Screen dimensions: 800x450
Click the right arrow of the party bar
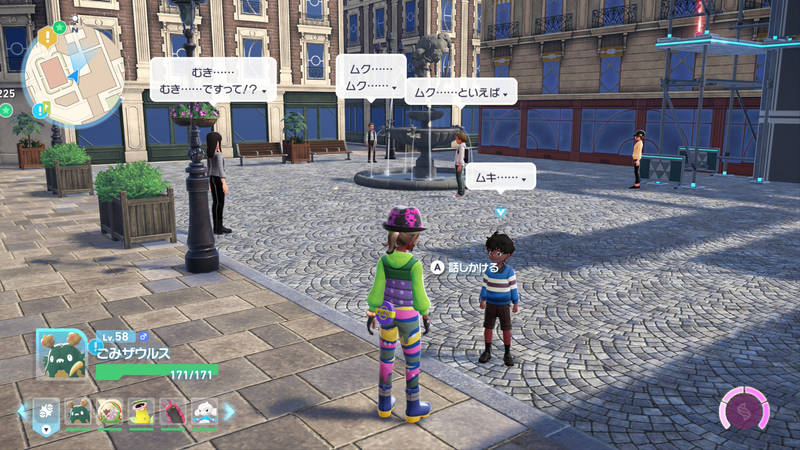tap(229, 411)
